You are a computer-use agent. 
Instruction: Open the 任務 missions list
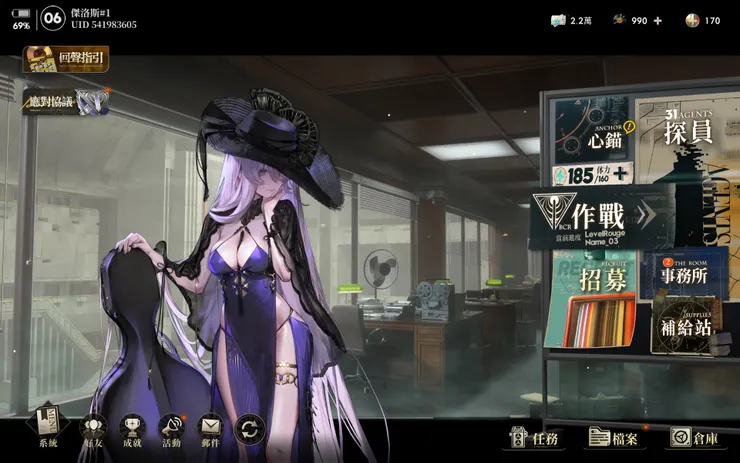(535, 437)
